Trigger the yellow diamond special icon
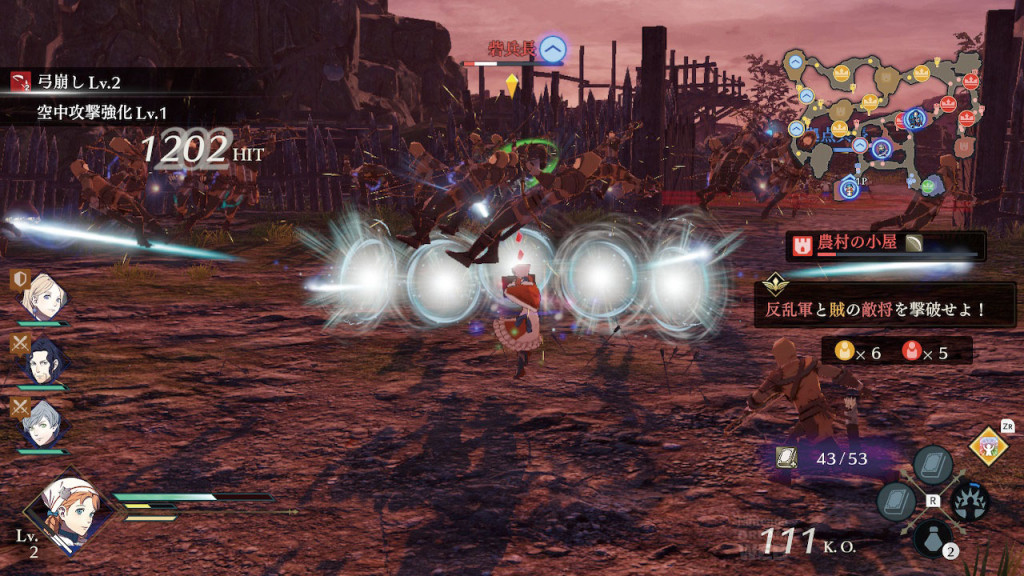Image resolution: width=1024 pixels, height=576 pixels. [990, 446]
